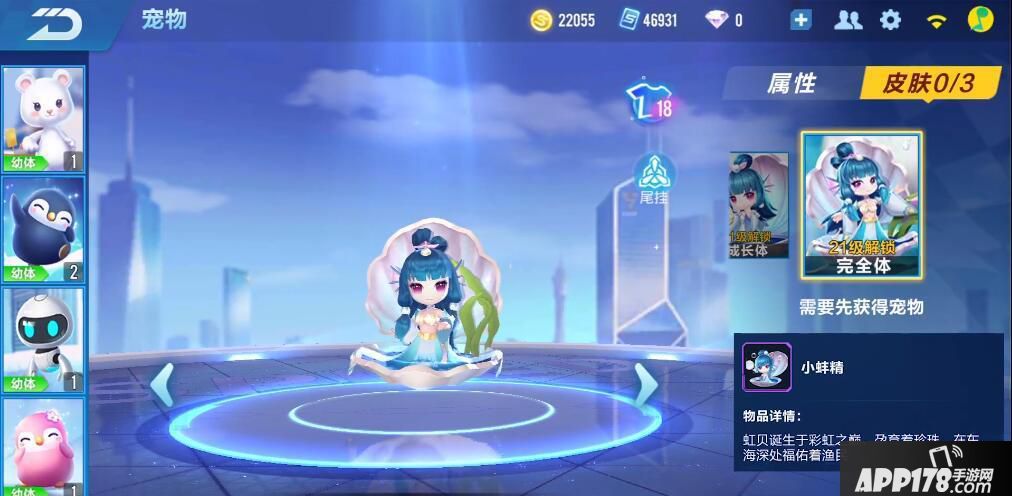Choose the blue penguin pet
The height and width of the screenshot is (496, 1012).
[x=44, y=230]
